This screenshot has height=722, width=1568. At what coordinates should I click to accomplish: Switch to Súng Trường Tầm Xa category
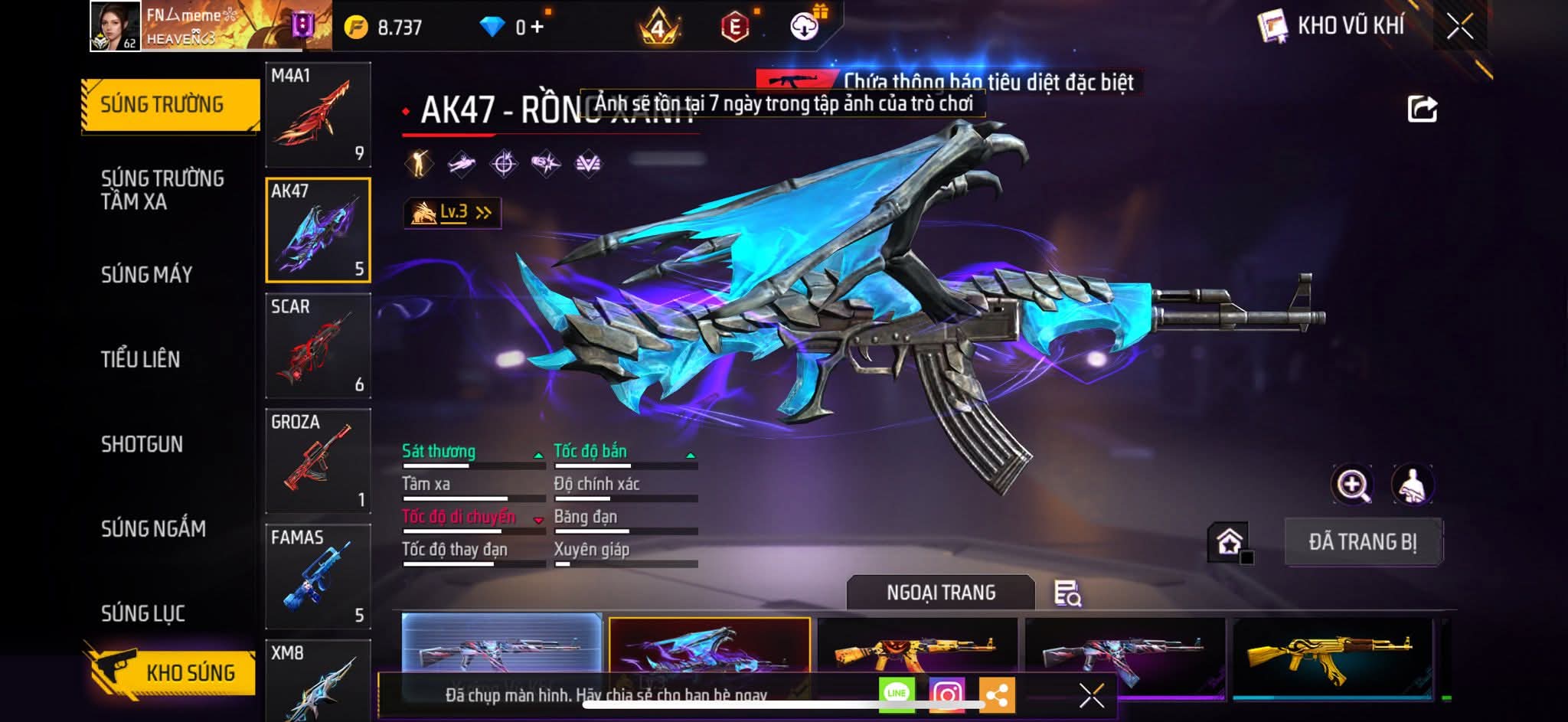point(162,190)
